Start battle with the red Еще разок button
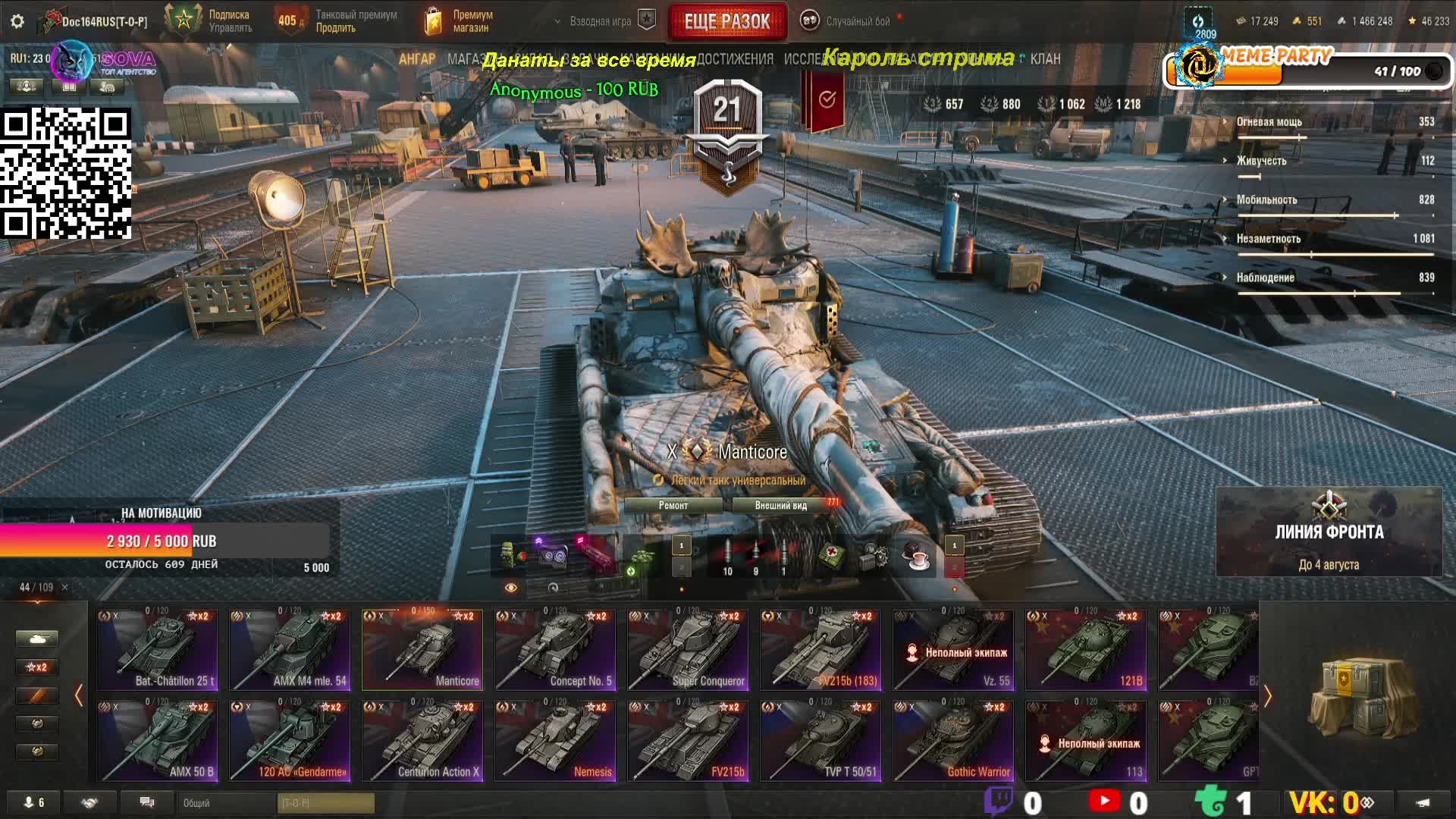The width and height of the screenshot is (1456, 819). [726, 22]
